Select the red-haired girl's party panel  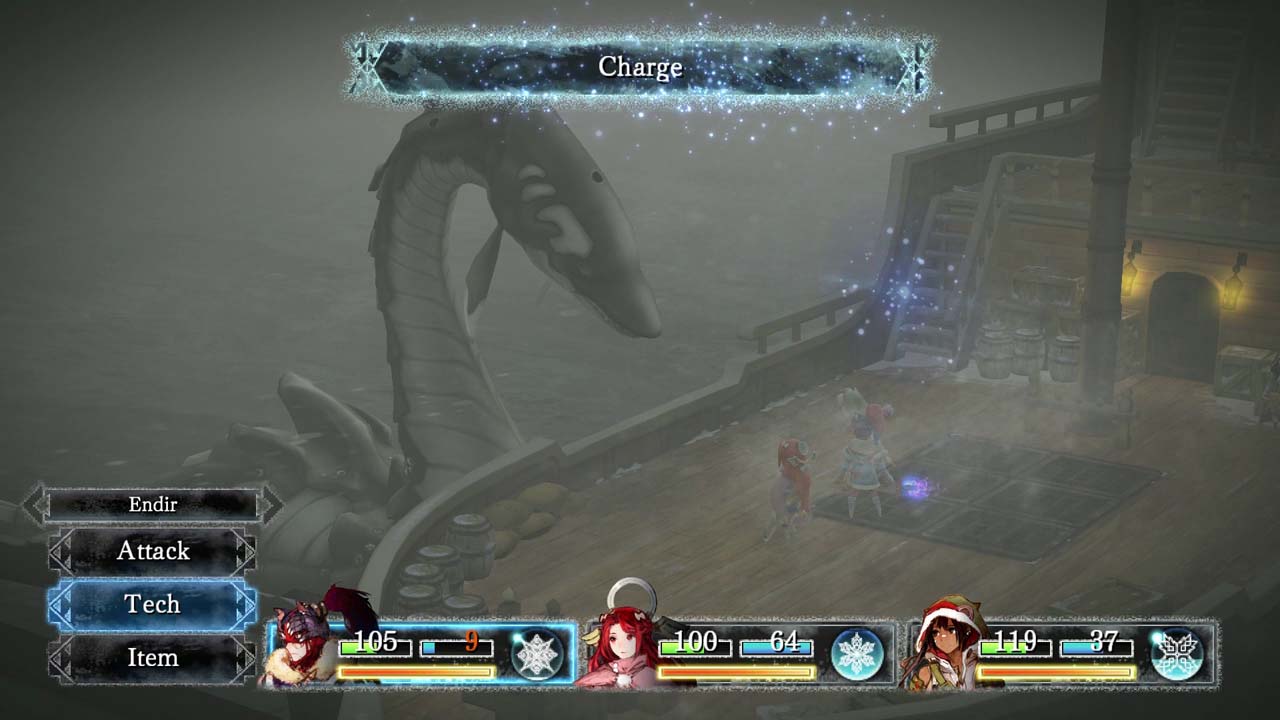click(740, 654)
